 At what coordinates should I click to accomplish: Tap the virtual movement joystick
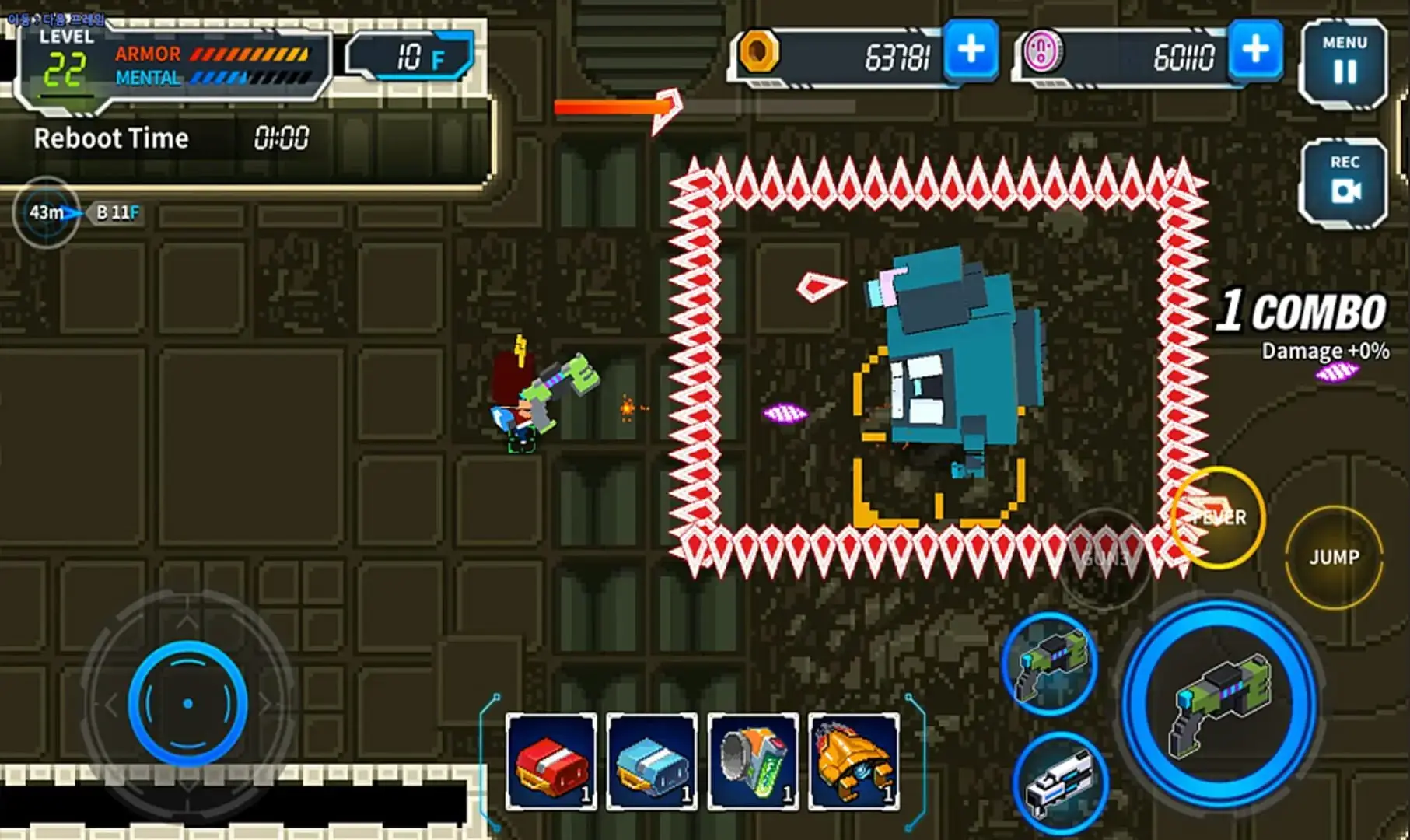point(187,703)
